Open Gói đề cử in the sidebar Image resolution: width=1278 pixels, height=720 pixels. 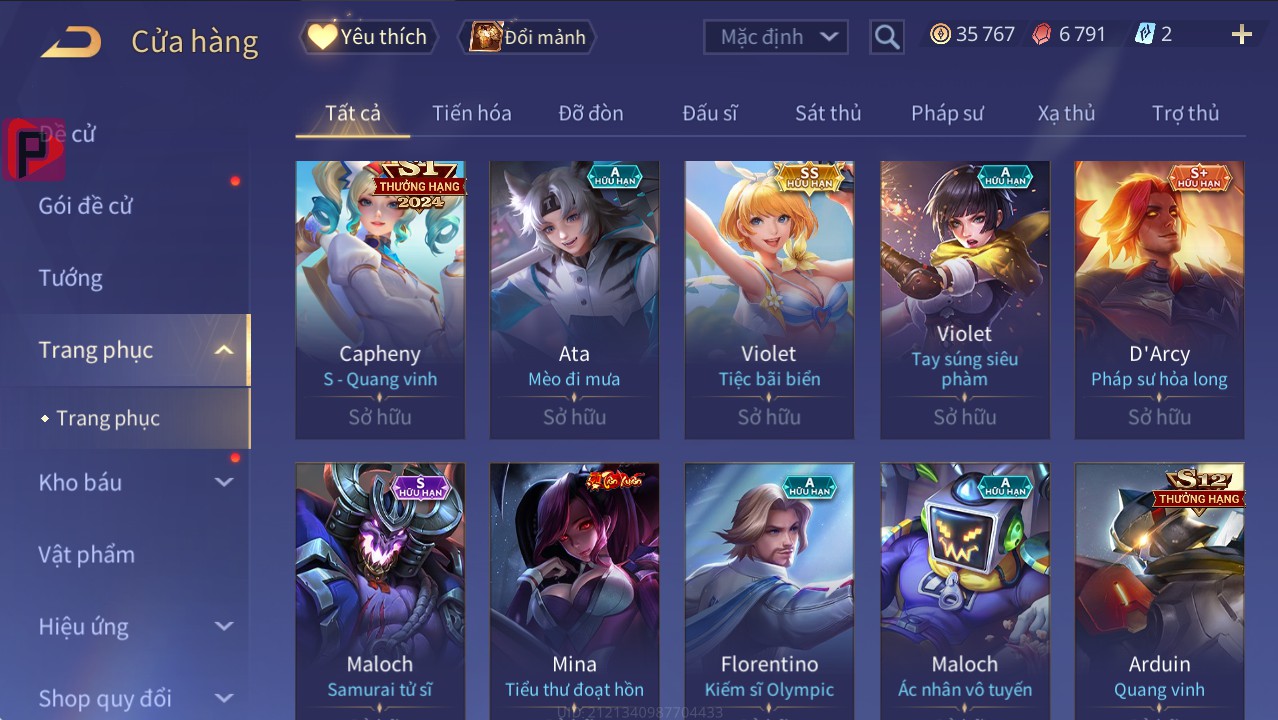click(86, 206)
